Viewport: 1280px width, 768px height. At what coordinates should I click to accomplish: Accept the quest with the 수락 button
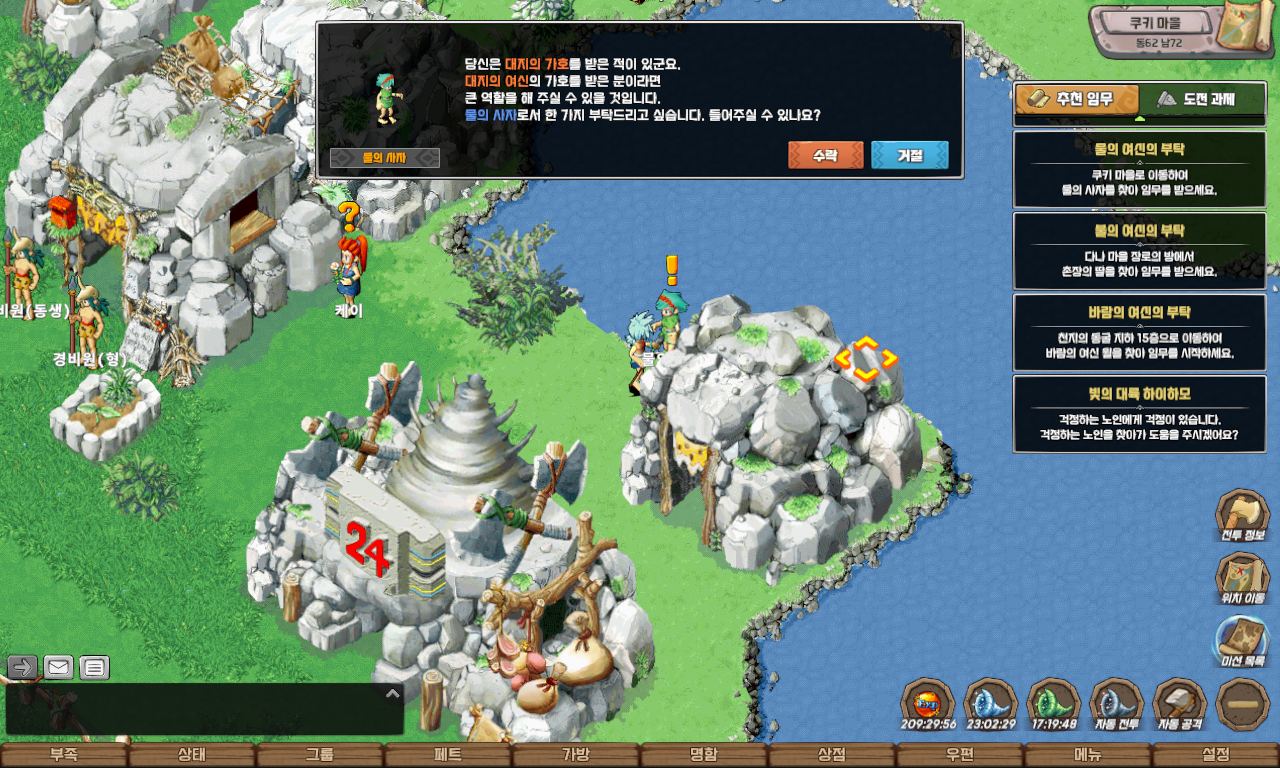coord(825,155)
